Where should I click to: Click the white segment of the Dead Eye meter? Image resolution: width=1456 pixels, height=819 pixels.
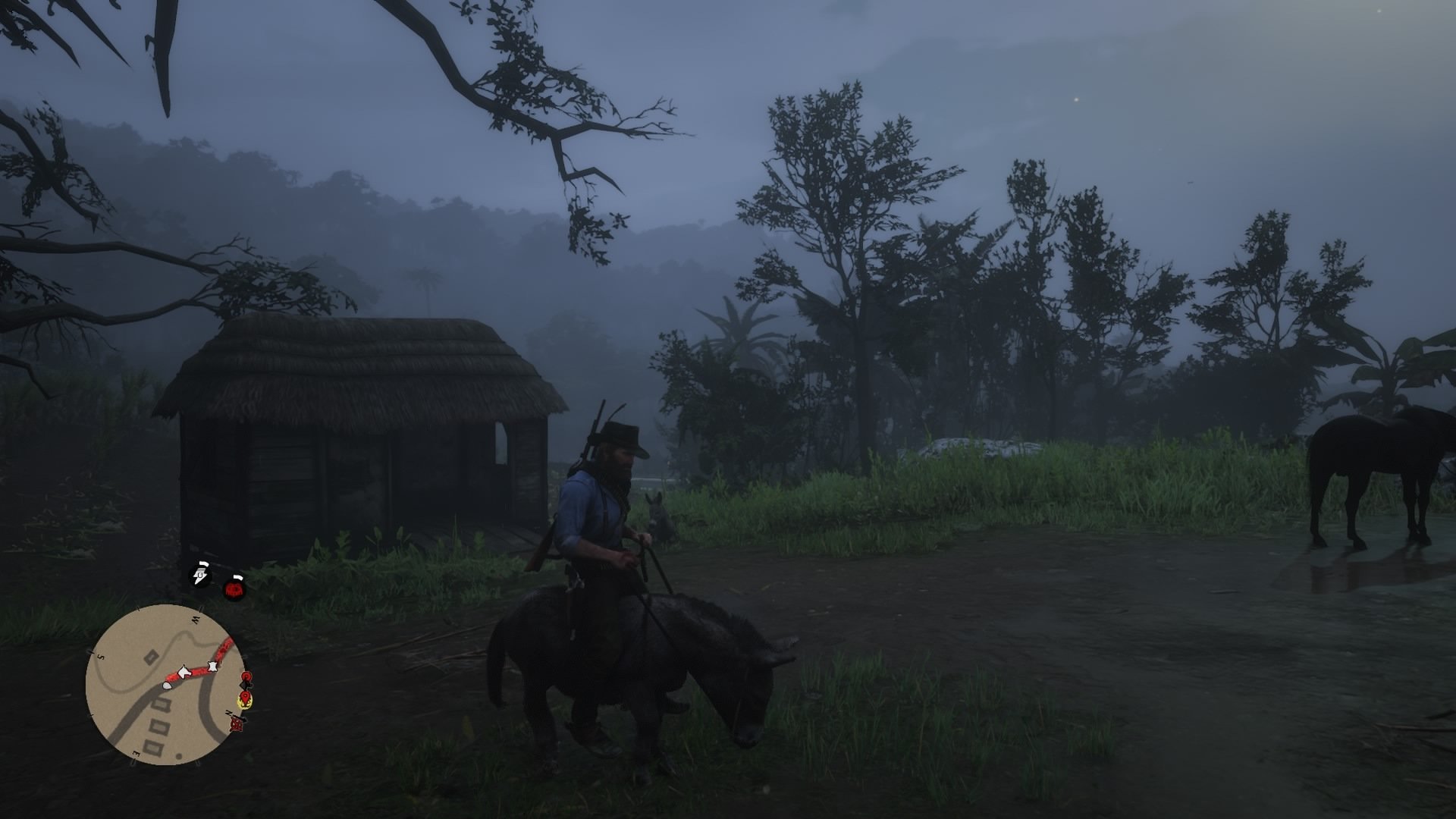point(203,563)
